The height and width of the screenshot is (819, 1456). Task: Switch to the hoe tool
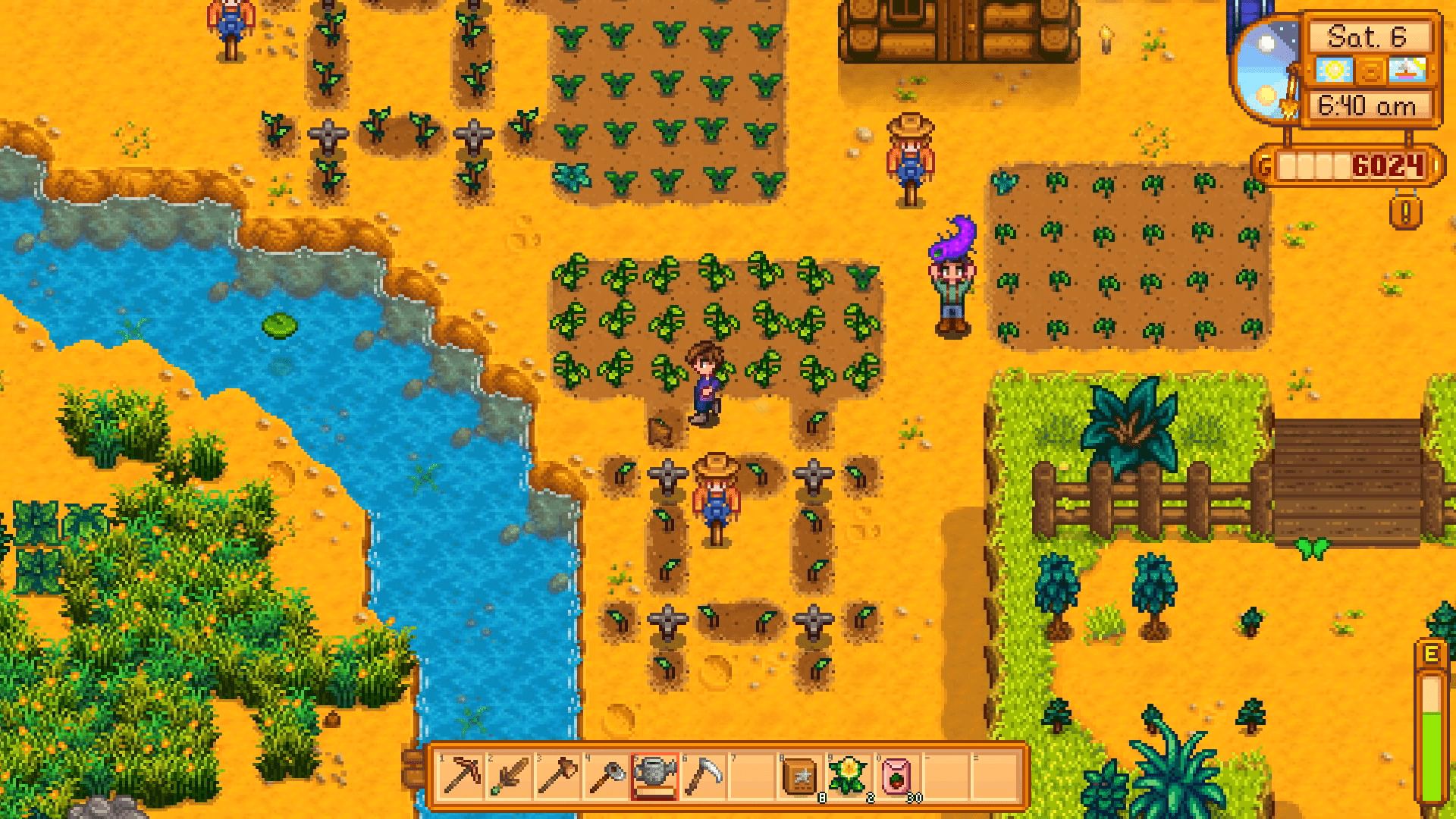coord(606,777)
